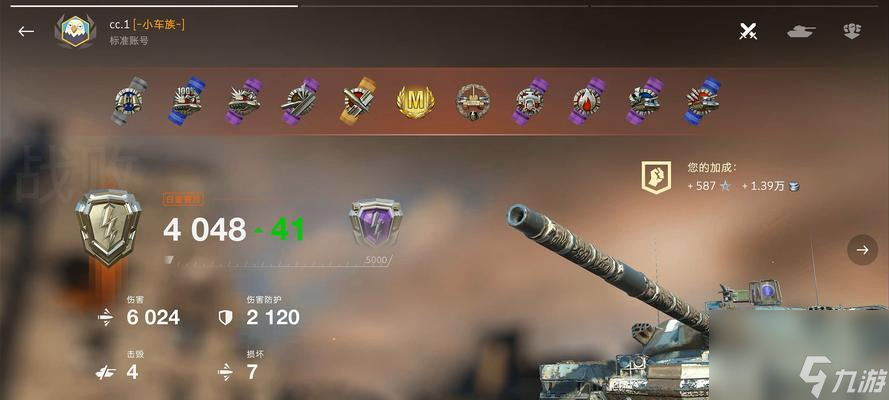Switch to the crossed swords battle tab

(x=748, y=31)
